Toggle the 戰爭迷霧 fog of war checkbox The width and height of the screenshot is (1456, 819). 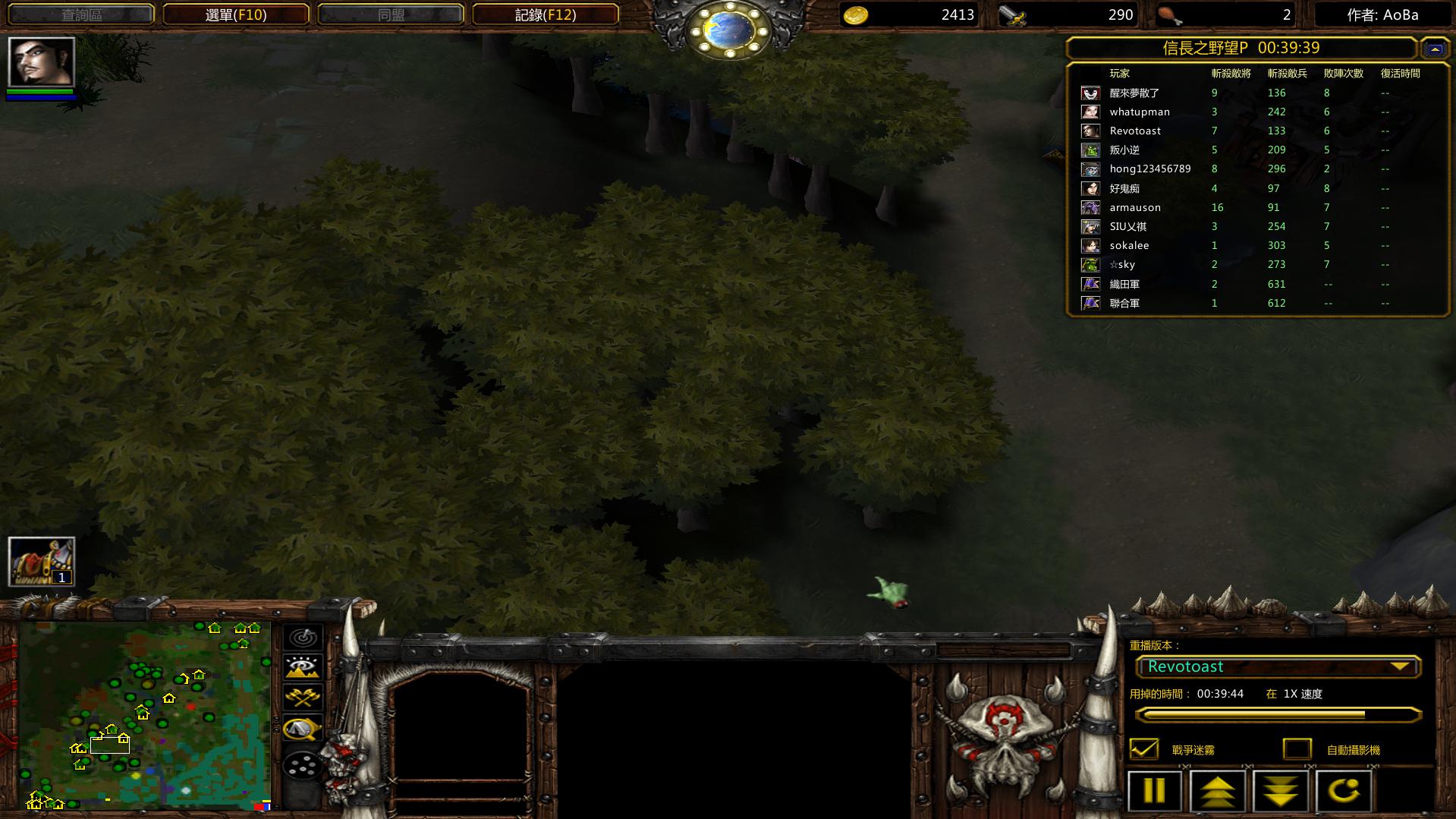(1144, 749)
